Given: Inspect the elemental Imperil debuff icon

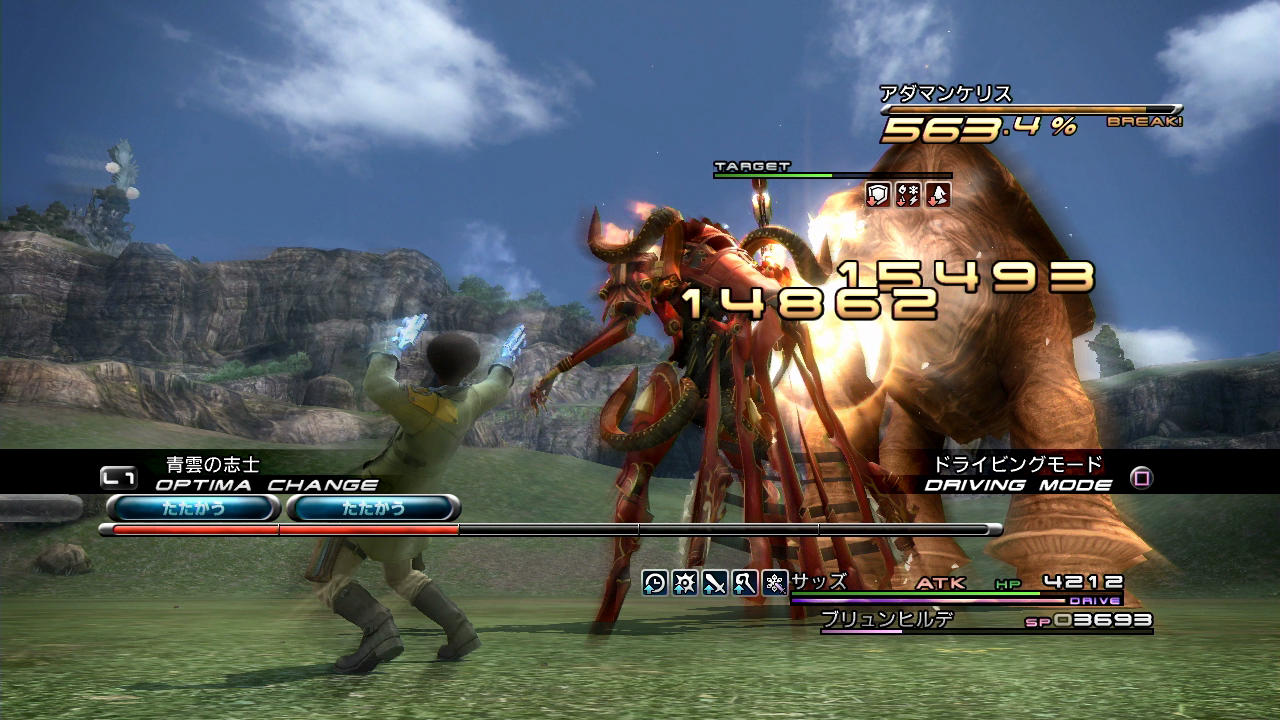Looking at the screenshot, I should 908,194.
